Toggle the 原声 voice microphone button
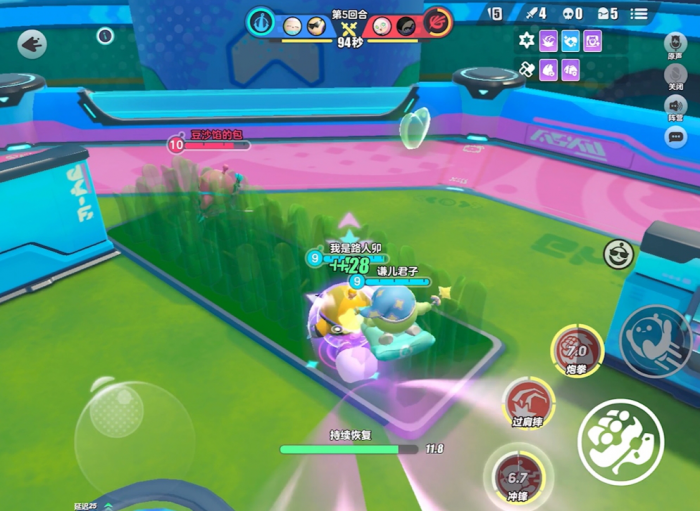This screenshot has height=511, width=700. pos(677,44)
